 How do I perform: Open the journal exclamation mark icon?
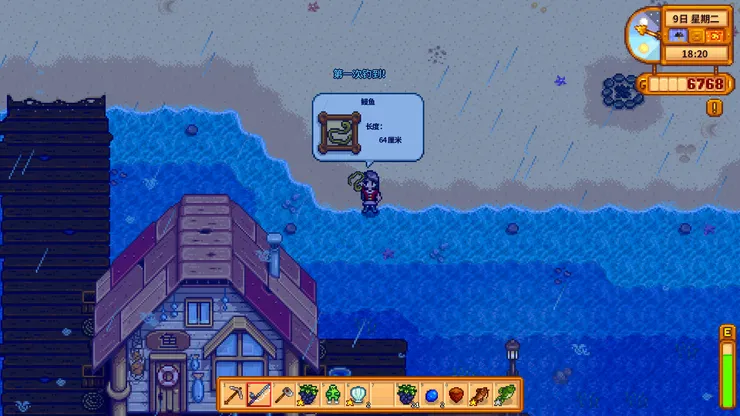[x=714, y=107]
